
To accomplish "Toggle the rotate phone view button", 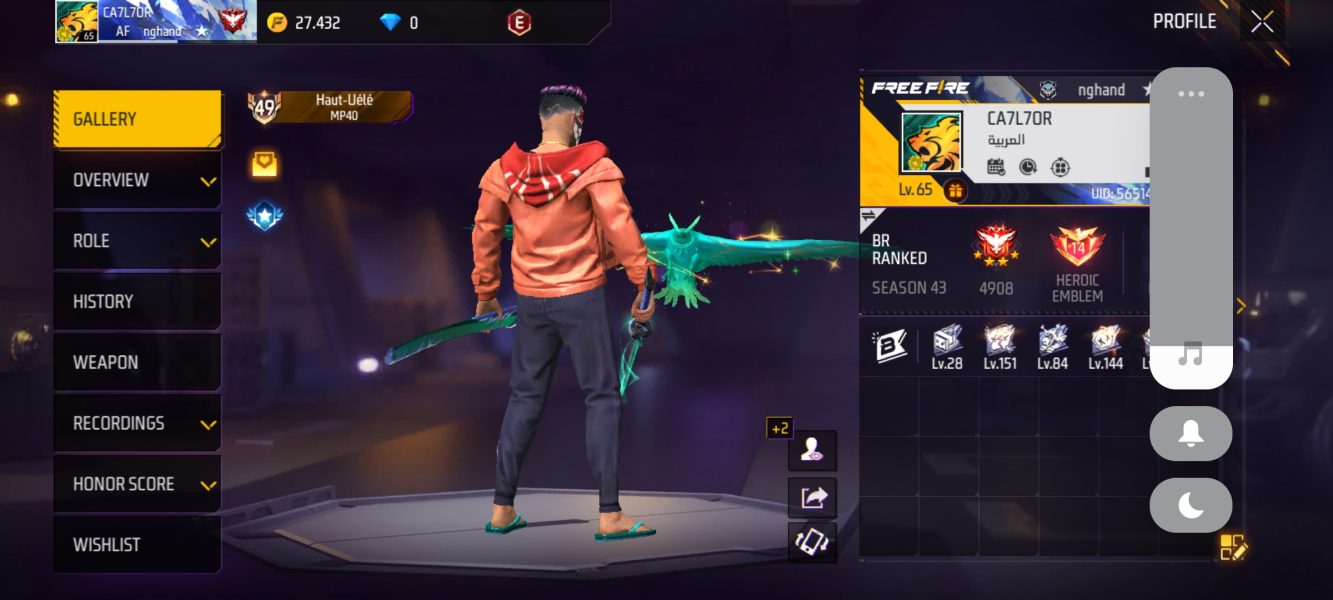I will [x=812, y=542].
